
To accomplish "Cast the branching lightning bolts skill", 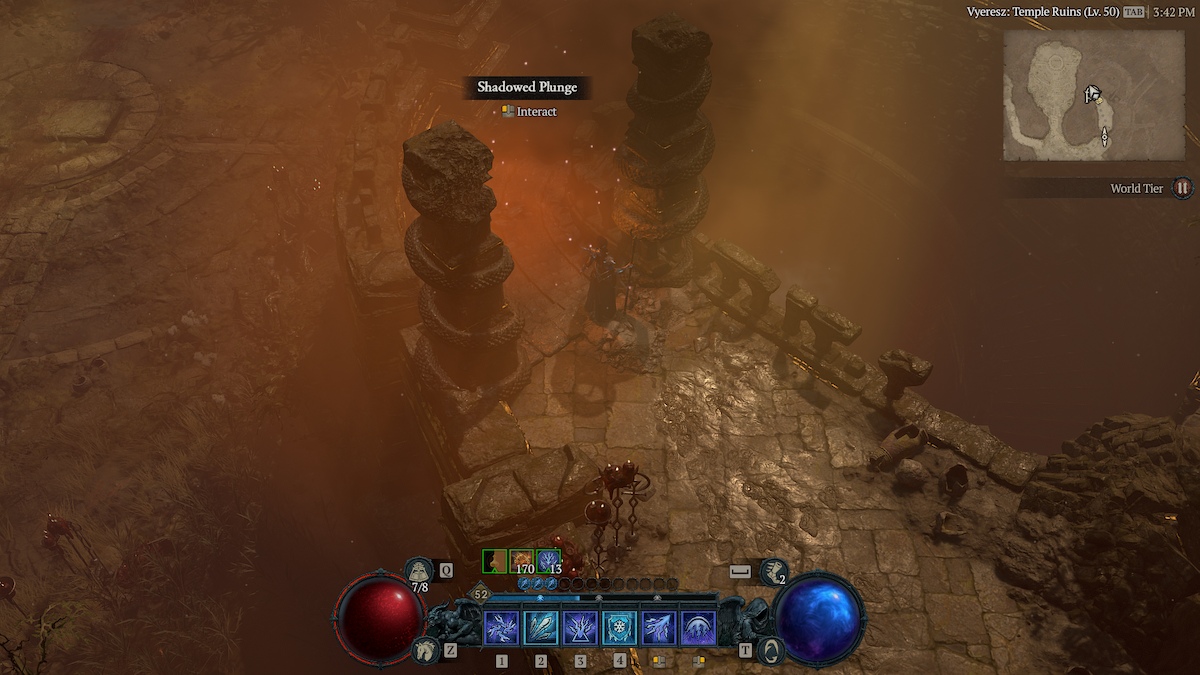I will 658,627.
